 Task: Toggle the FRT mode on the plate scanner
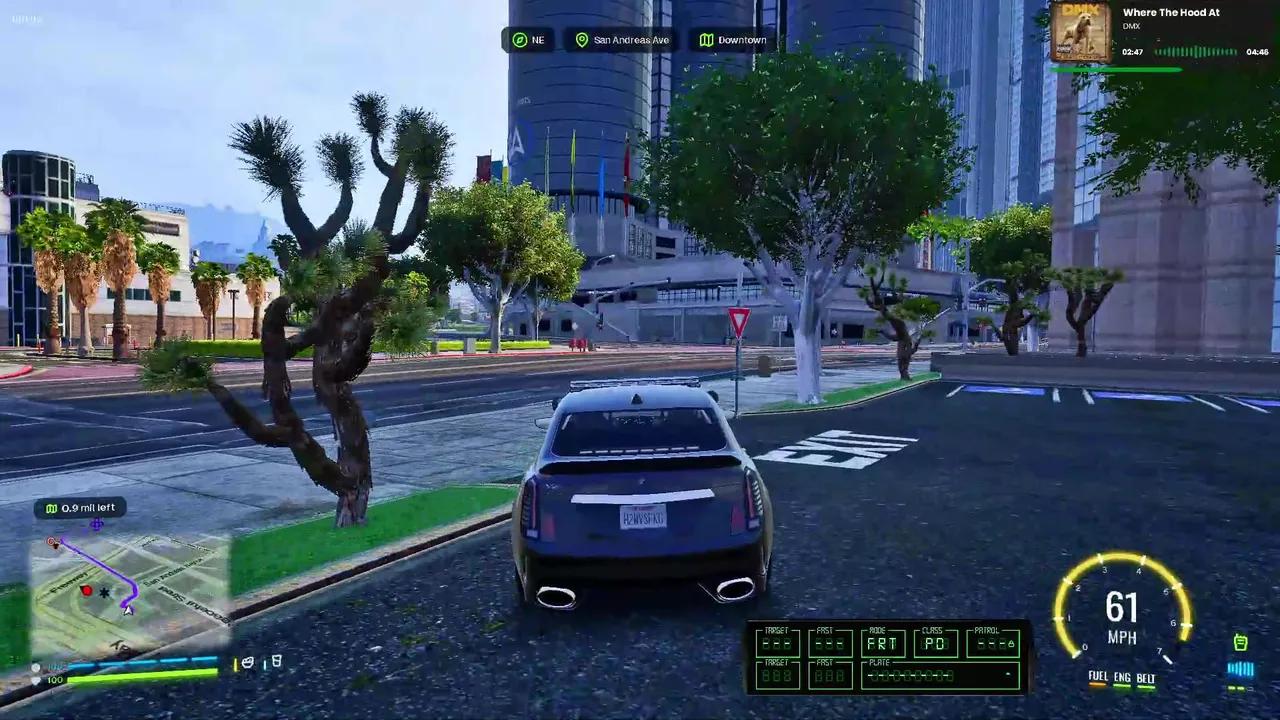(x=883, y=644)
